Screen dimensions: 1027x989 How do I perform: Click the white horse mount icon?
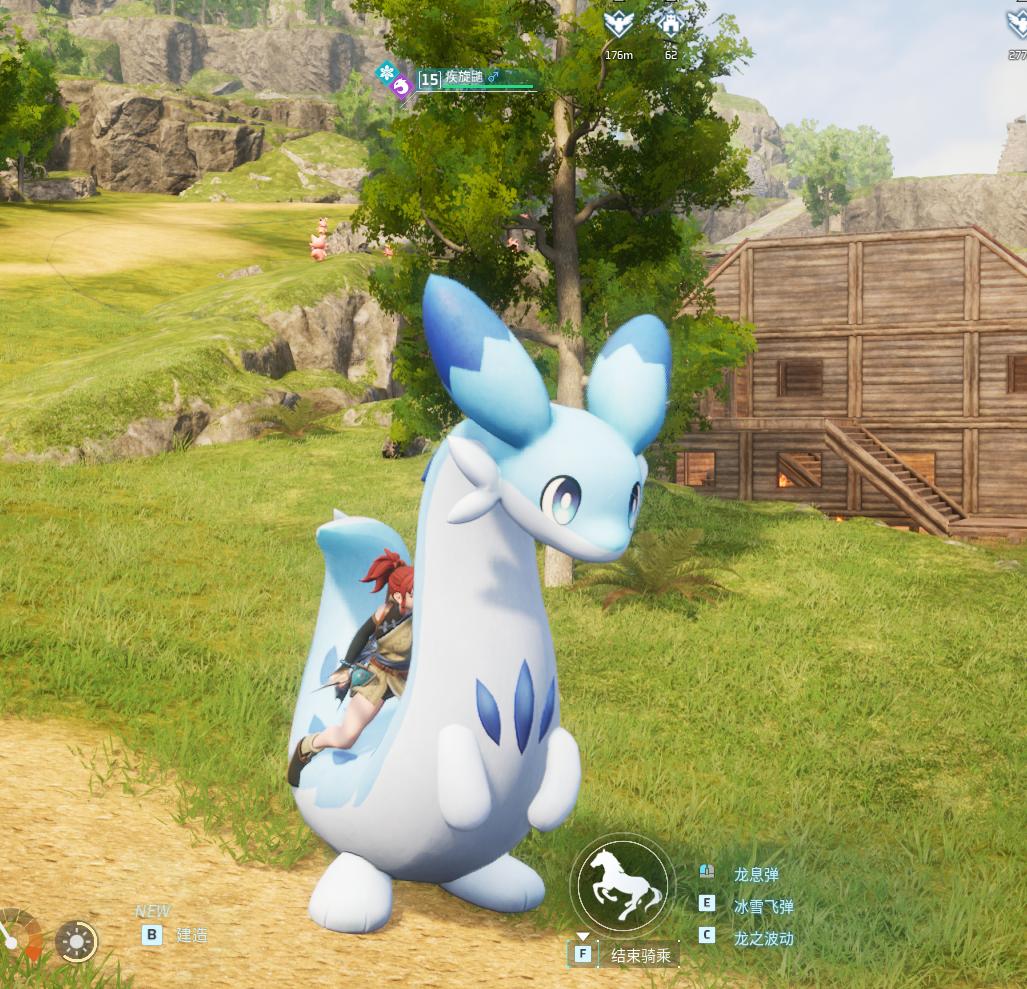(x=623, y=884)
